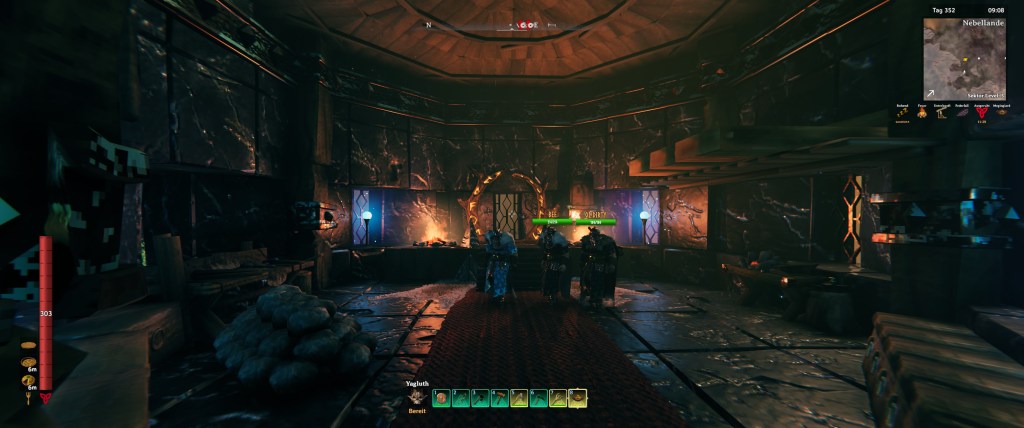Click the red Ausgeruht rested status icon
This screenshot has width=1024, height=428.
click(x=980, y=113)
